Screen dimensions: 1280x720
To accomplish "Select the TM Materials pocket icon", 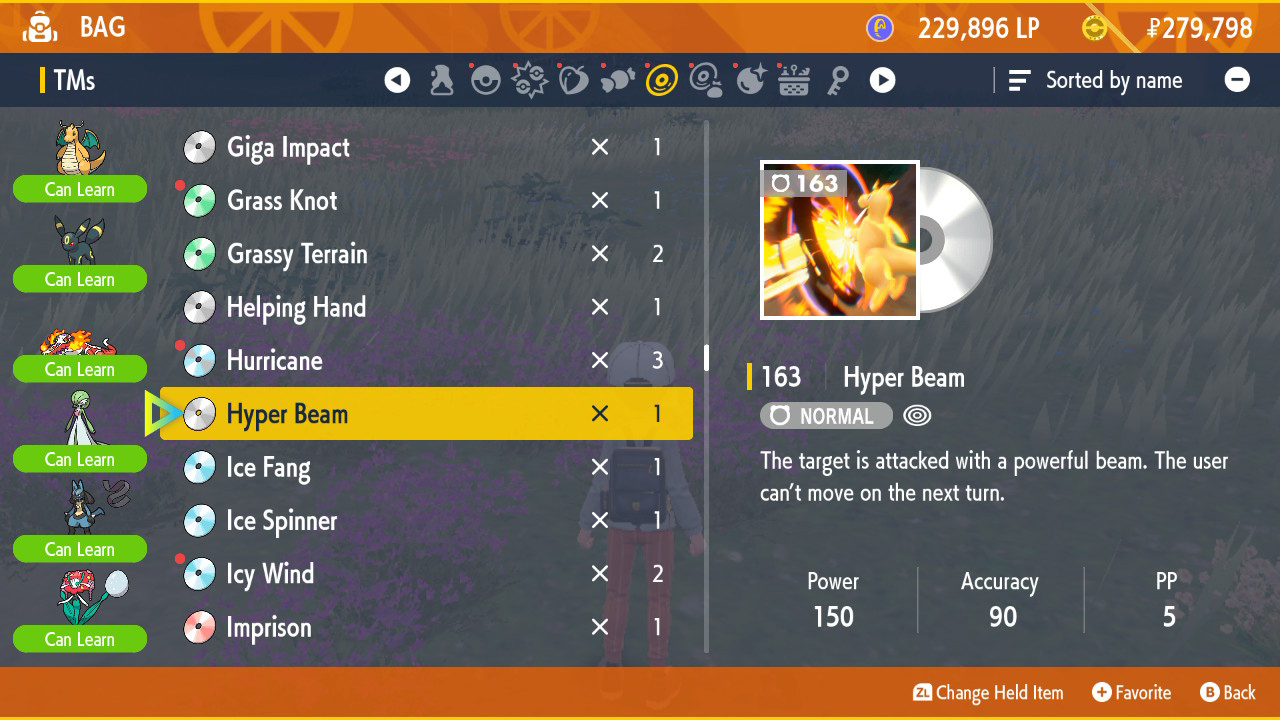I will point(706,80).
